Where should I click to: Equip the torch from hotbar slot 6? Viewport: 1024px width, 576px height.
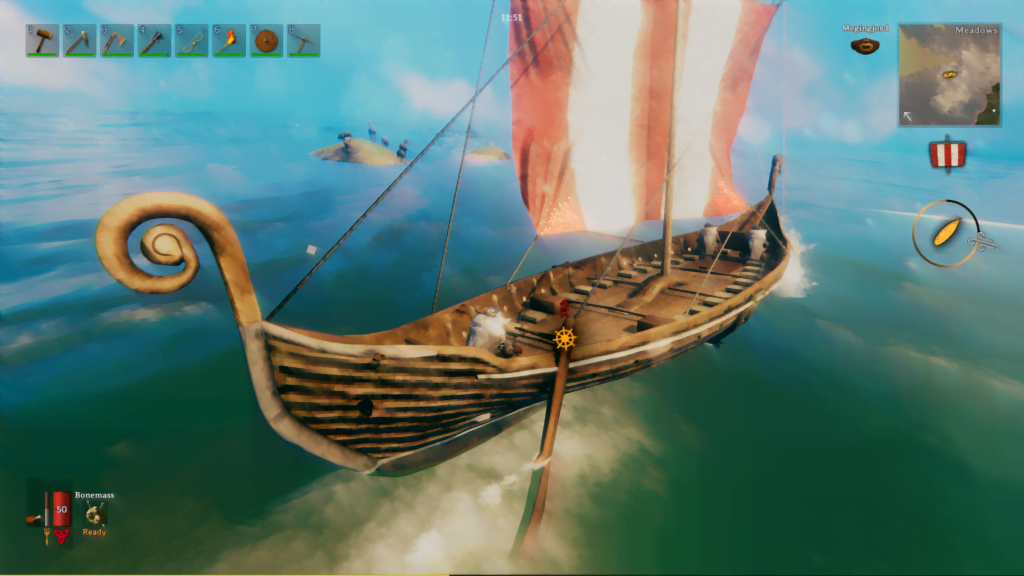(228, 40)
